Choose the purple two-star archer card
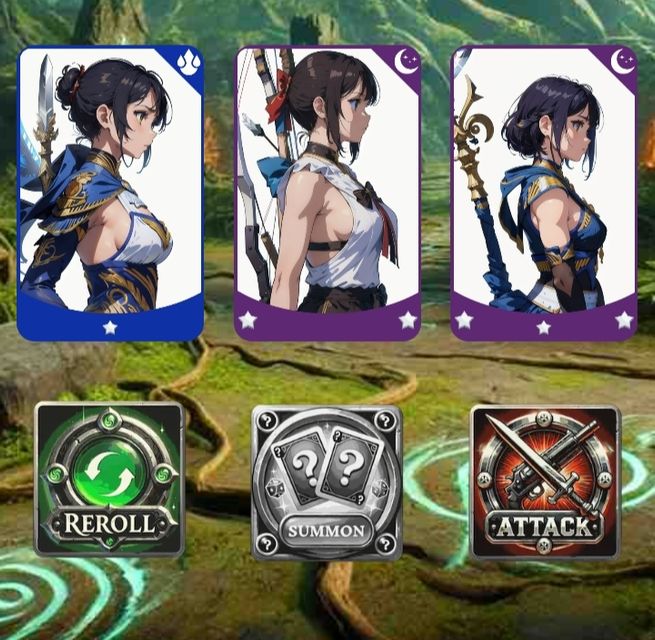This screenshot has height=640, width=655. [x=327, y=193]
